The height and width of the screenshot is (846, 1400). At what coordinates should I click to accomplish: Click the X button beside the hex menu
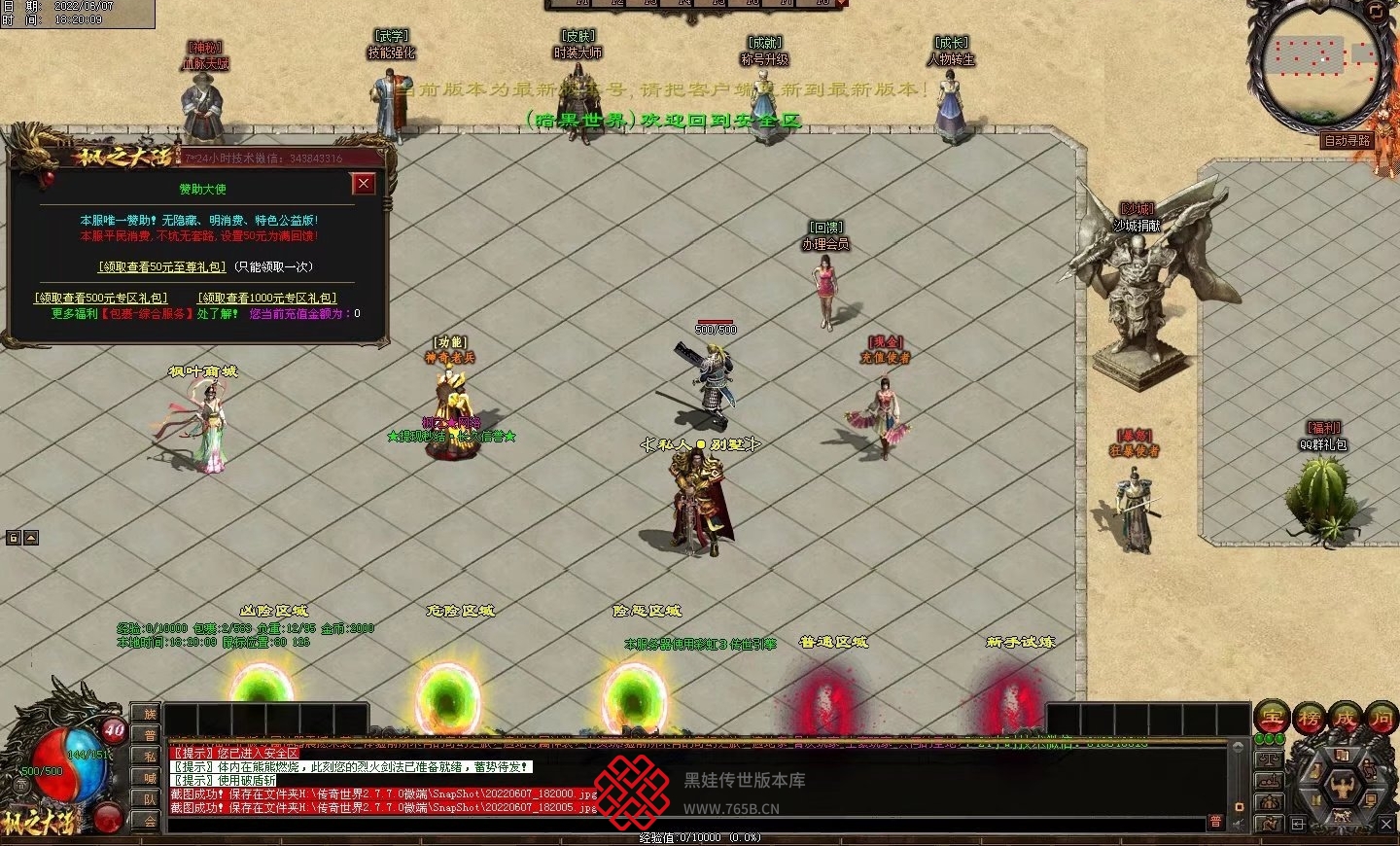pos(1386,825)
